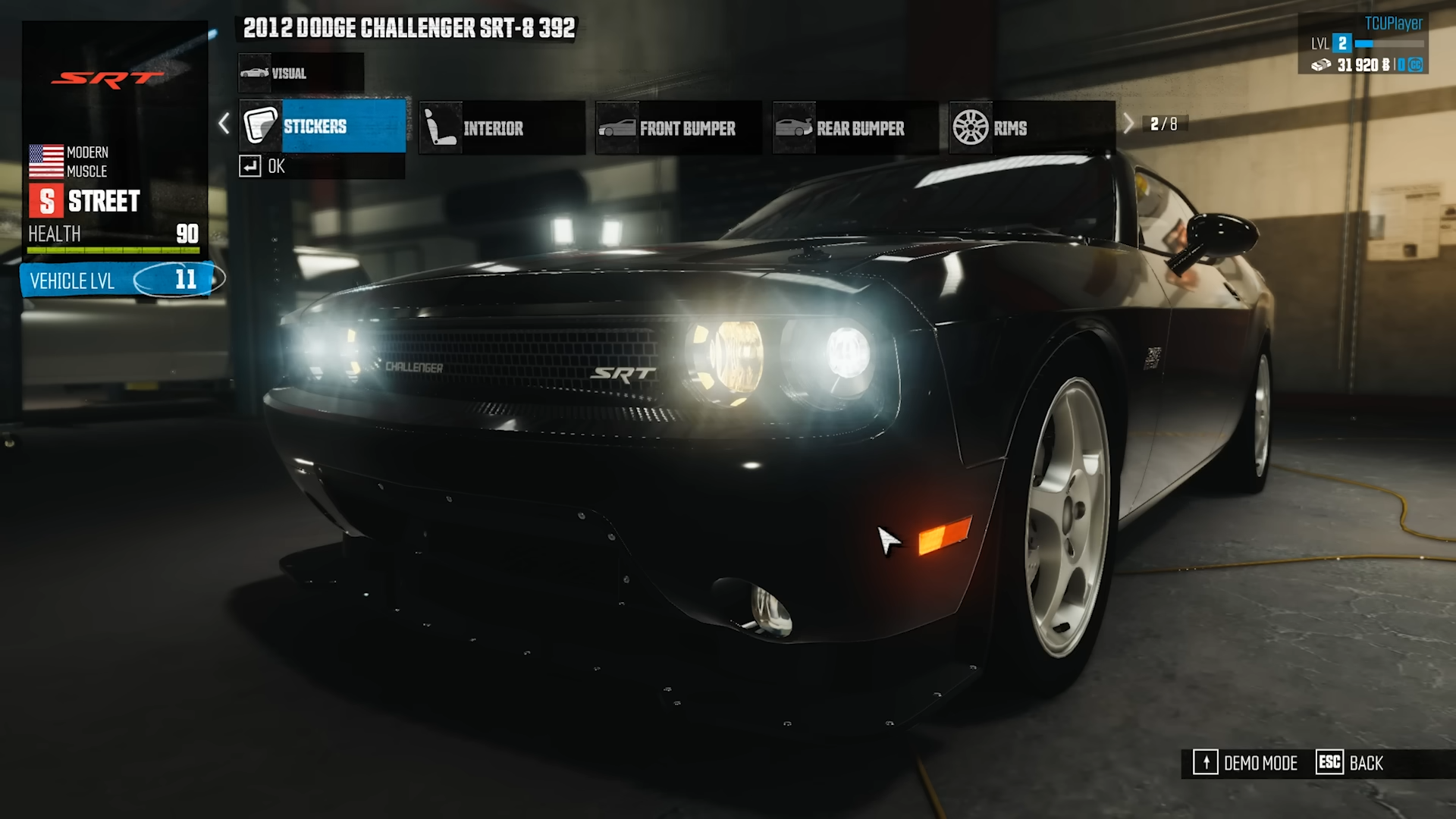Select the Stickers customization category

tap(323, 127)
